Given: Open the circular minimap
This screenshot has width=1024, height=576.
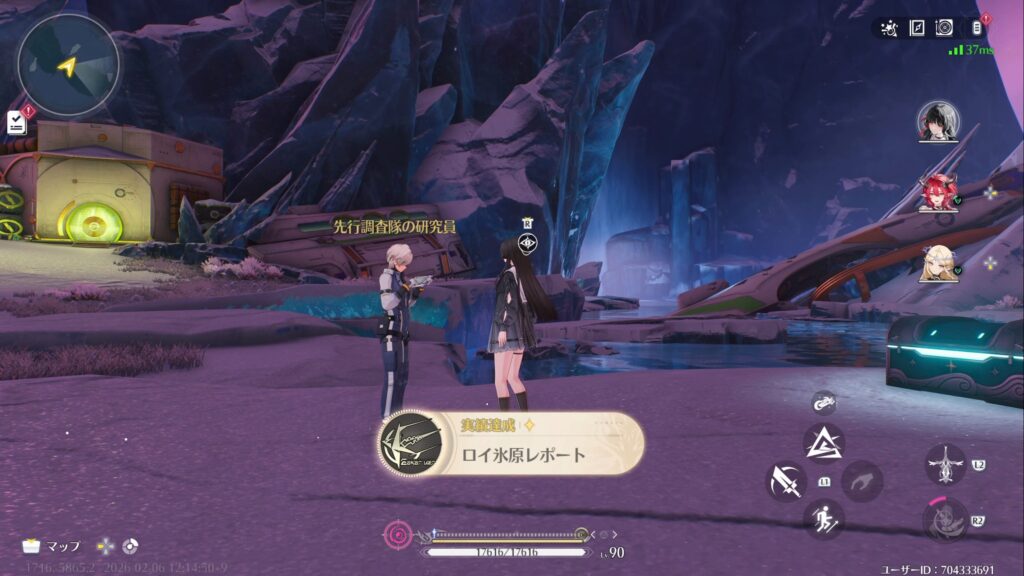Looking at the screenshot, I should (x=68, y=66).
